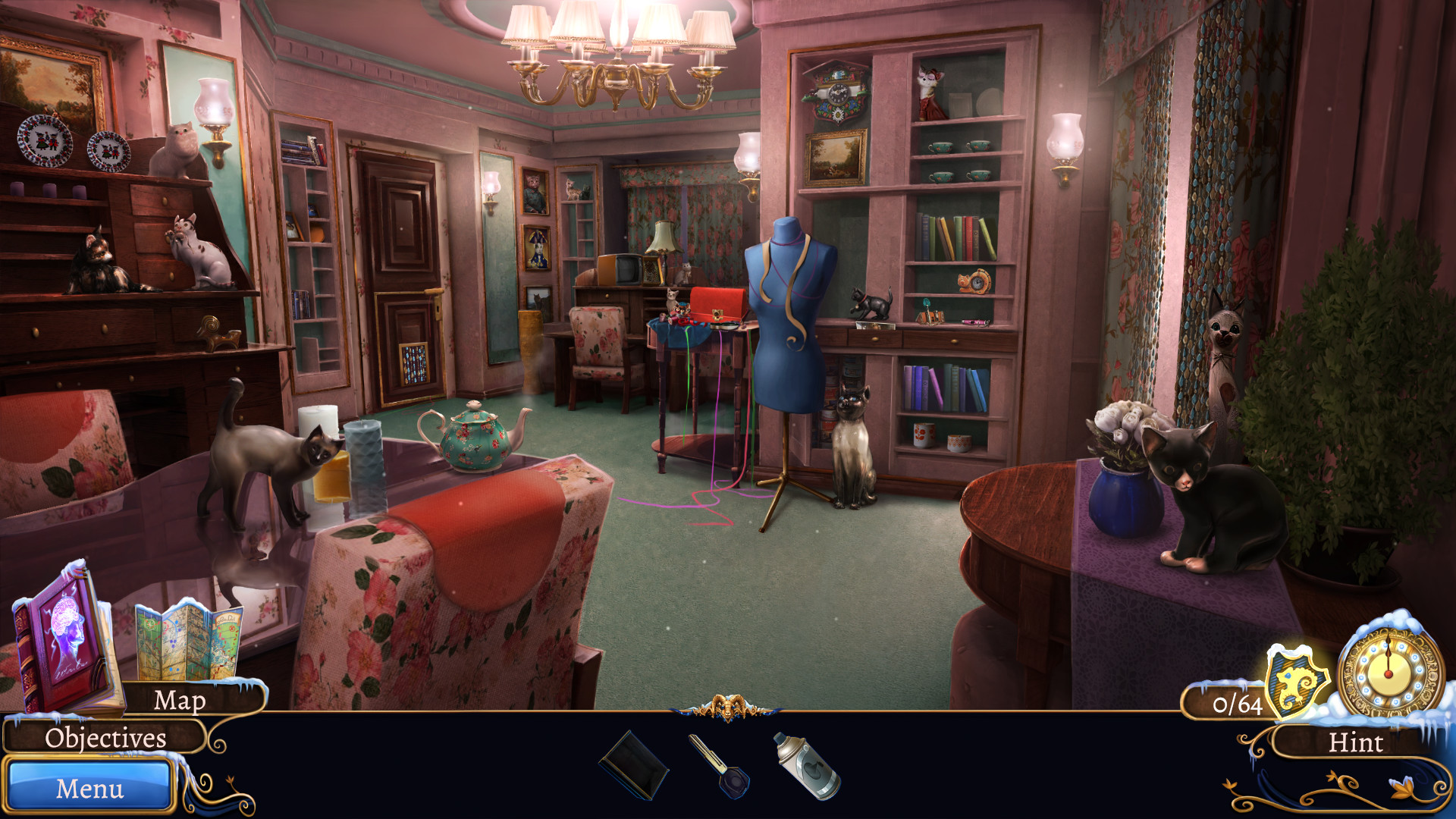This screenshot has height=819, width=1456.
Task: Click the golden emblem above the inventory bar
Action: [x=727, y=706]
